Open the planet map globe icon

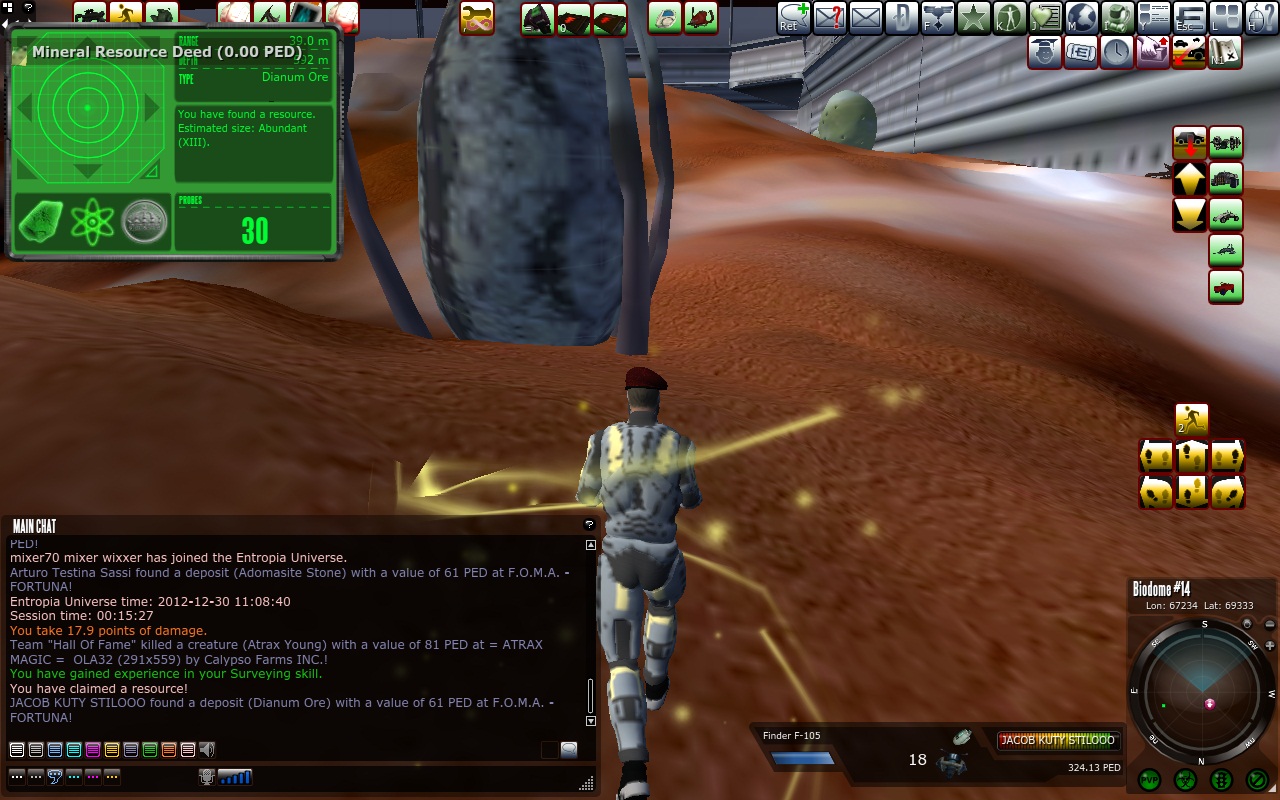point(1081,18)
